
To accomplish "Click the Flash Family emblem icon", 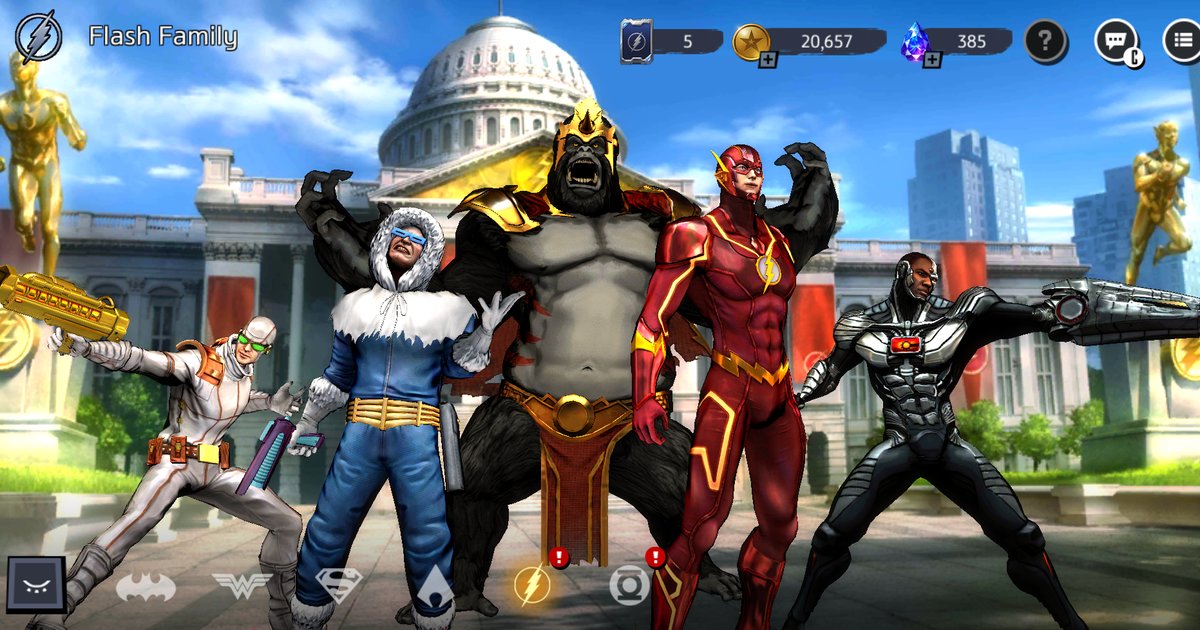I will [39, 37].
